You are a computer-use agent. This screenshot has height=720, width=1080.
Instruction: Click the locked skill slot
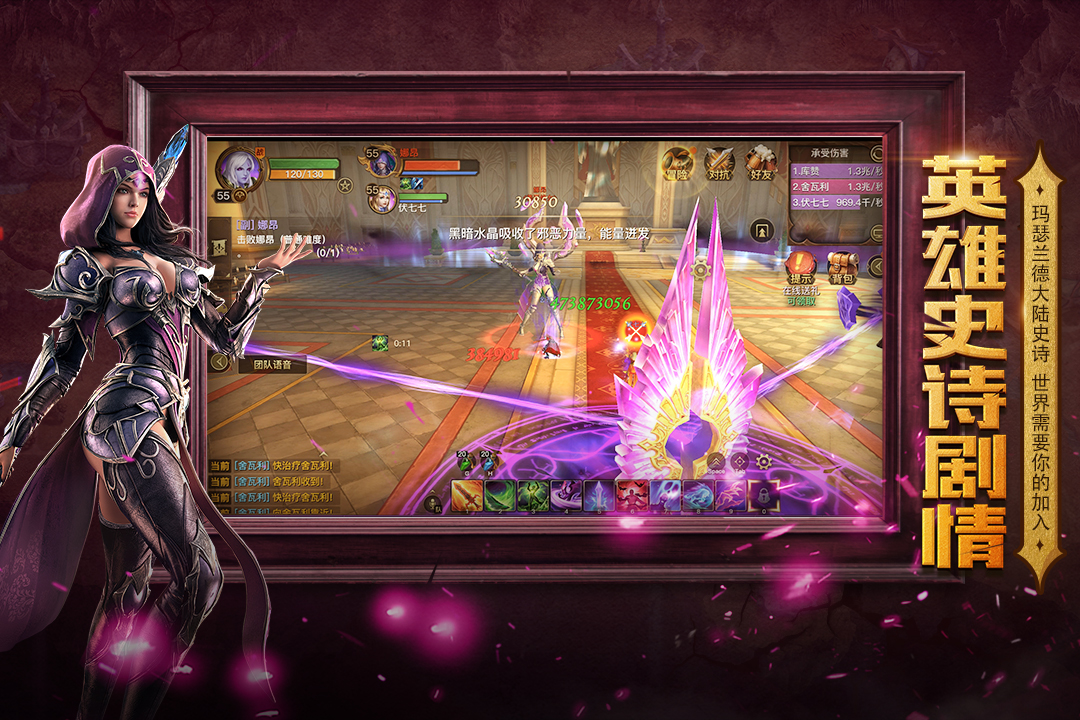pyautogui.click(x=764, y=496)
